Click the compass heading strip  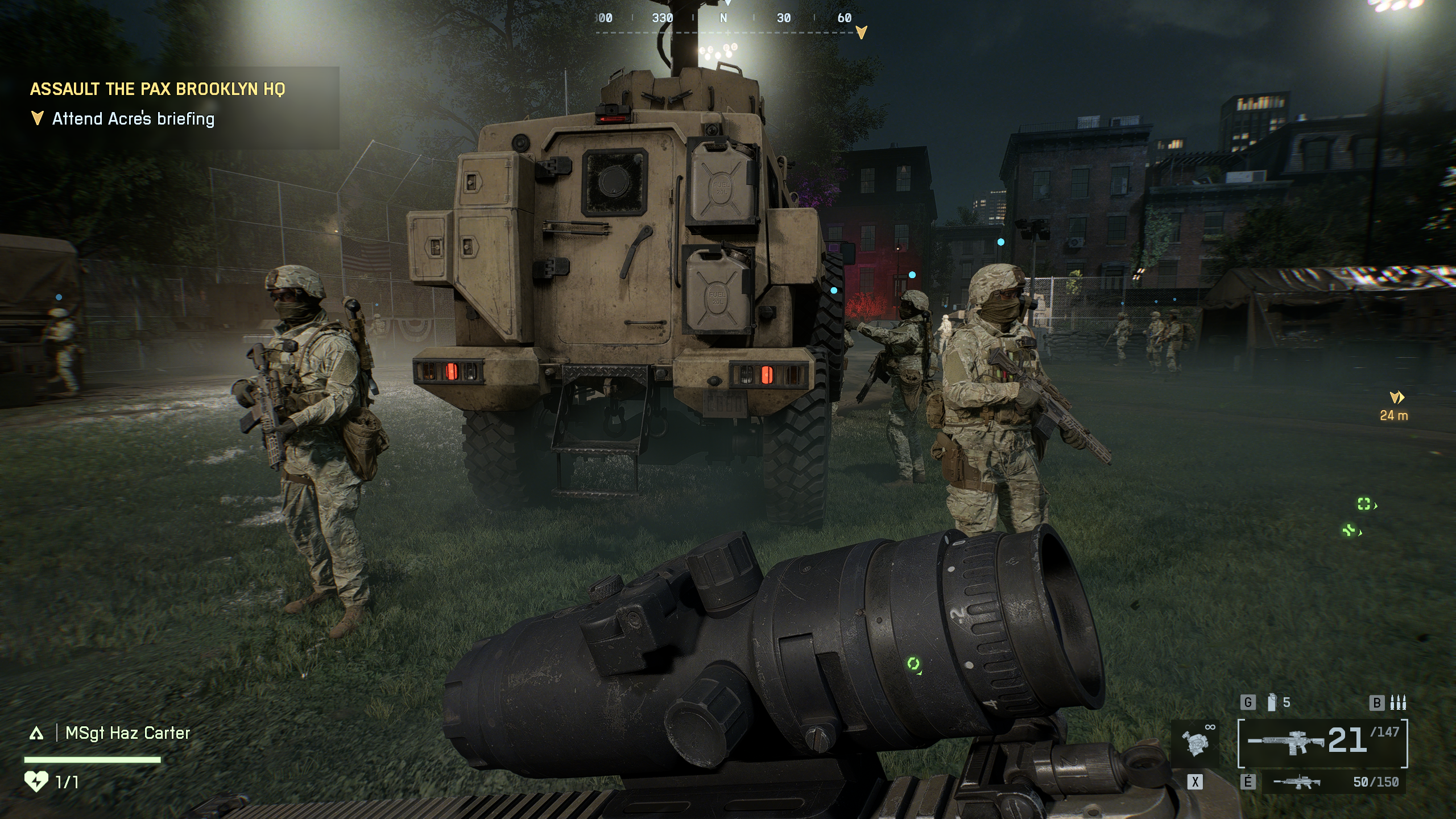[x=723, y=19]
